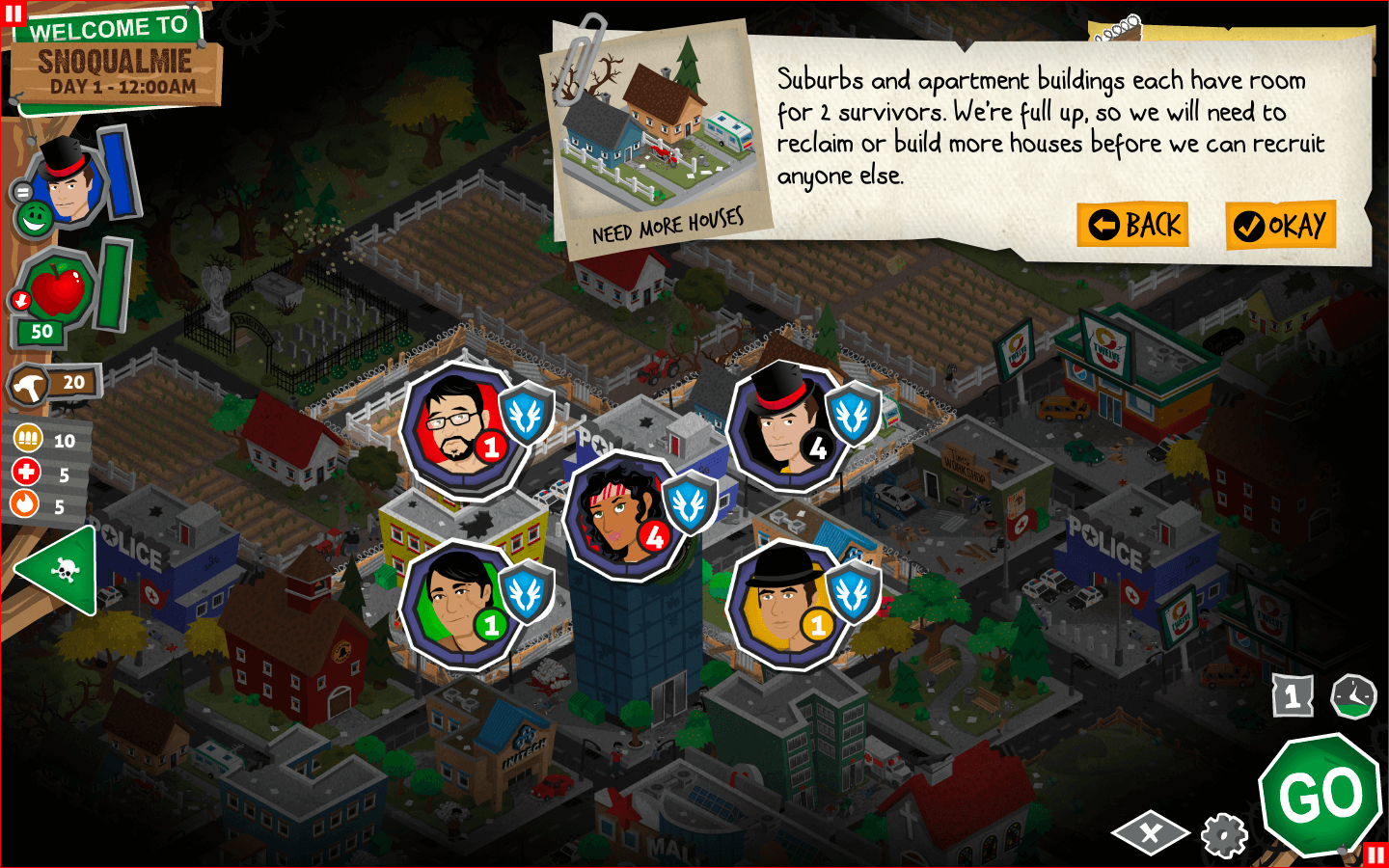Screen dimensions: 1389x868
Task: Open the gear settings icon
Action: coord(1224,834)
